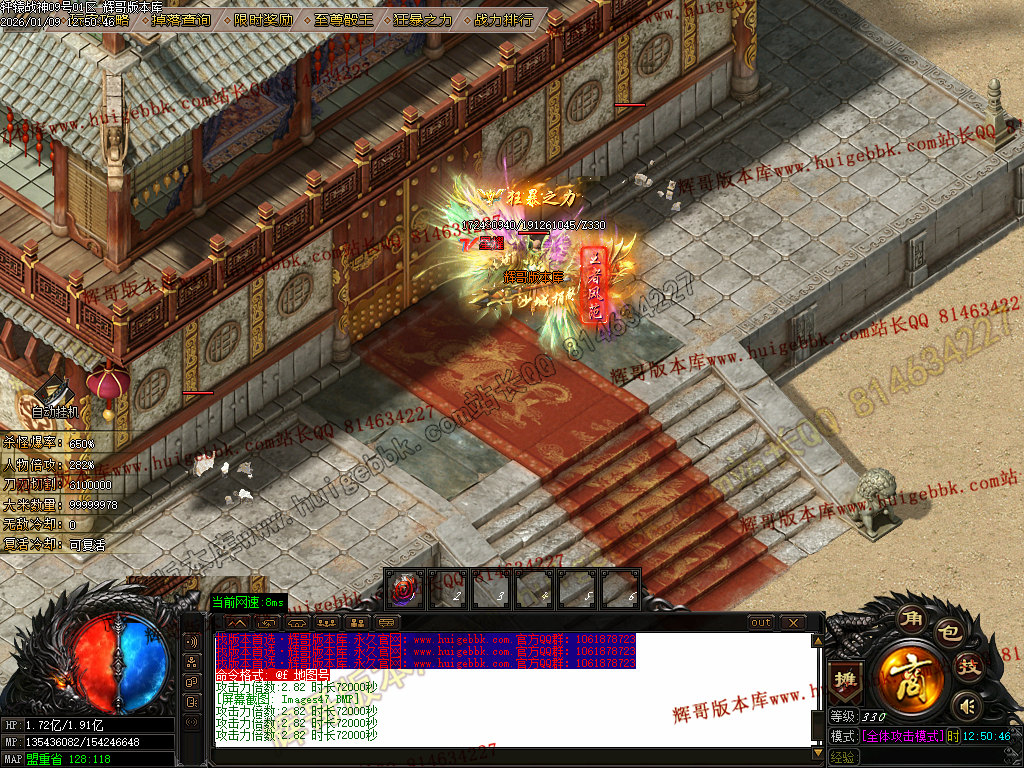Image resolution: width=1024 pixels, height=768 pixels.
Task: Open the 掉落查询 drop query menu
Action: [x=181, y=19]
